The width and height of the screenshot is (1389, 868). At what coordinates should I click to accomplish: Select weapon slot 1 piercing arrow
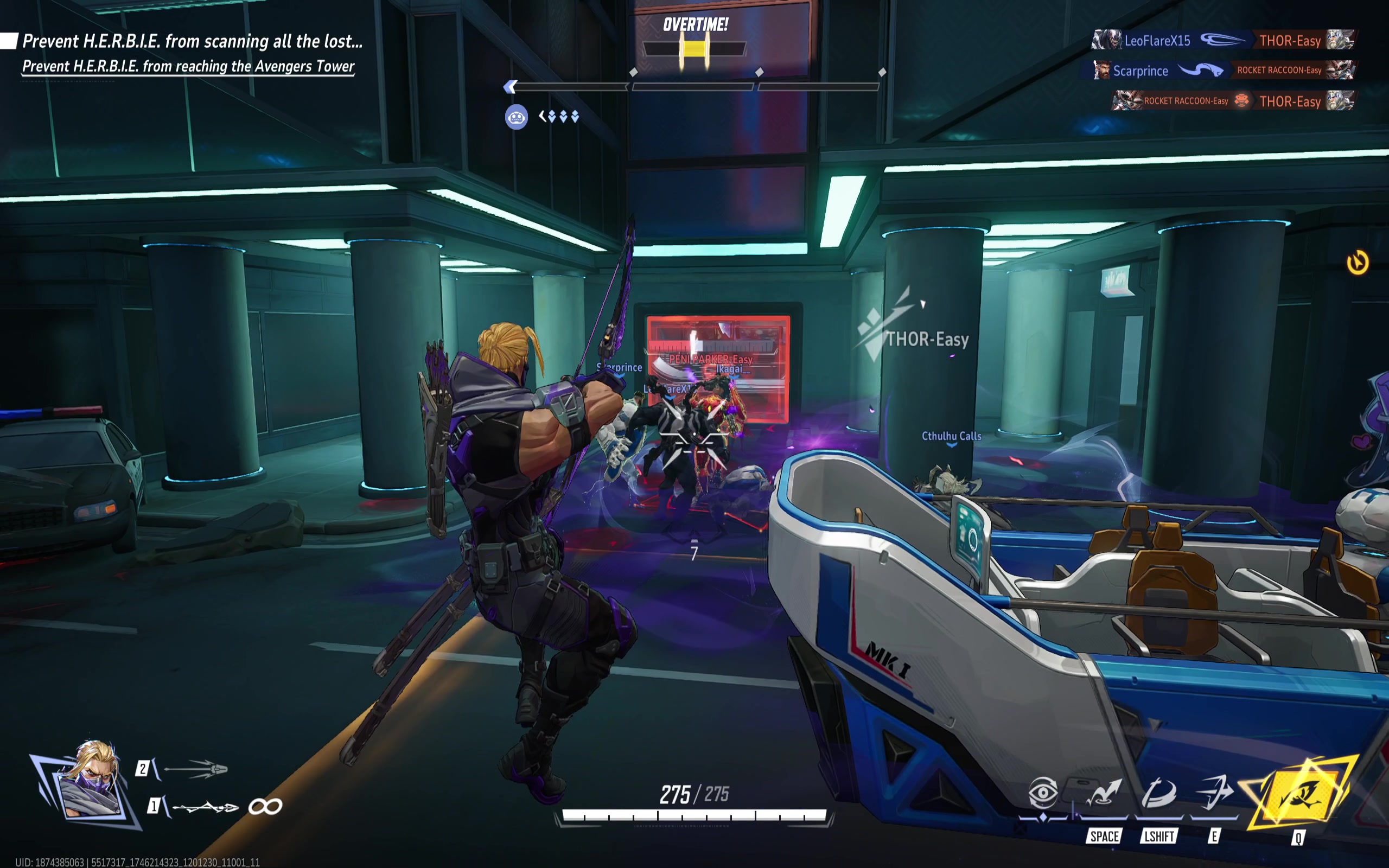click(205, 807)
